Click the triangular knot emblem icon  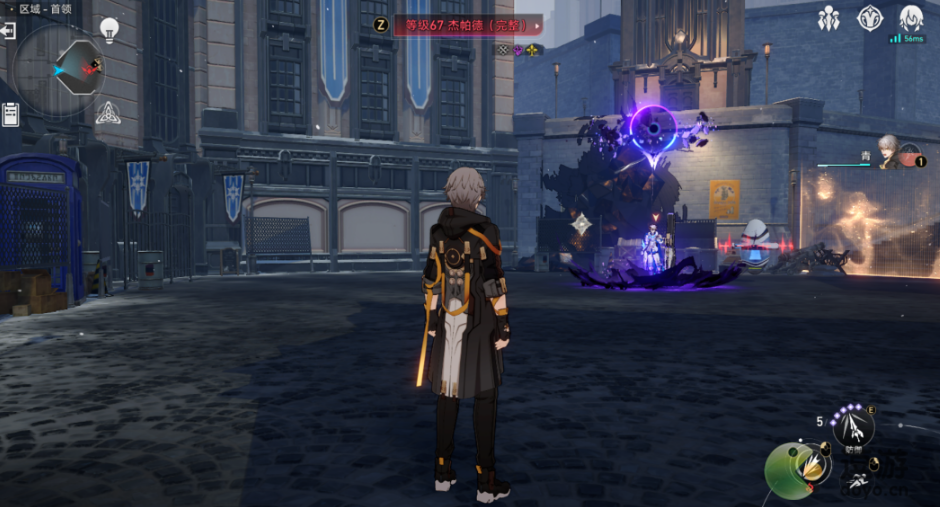click(x=107, y=112)
